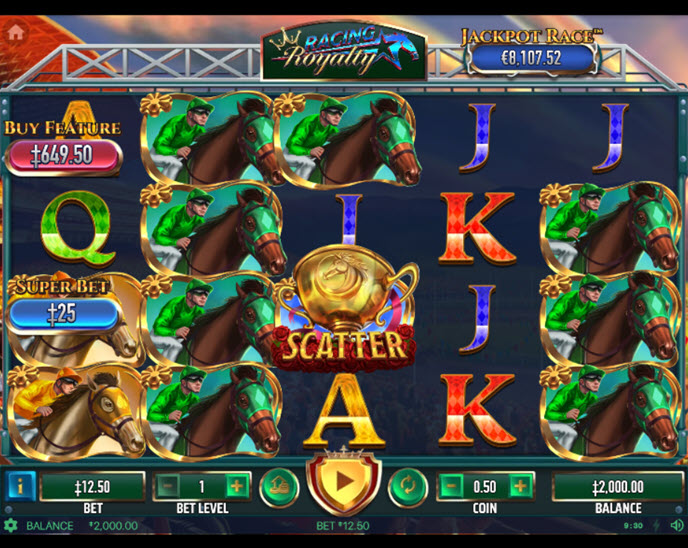
Task: Raise the coin value
Action: pos(520,487)
